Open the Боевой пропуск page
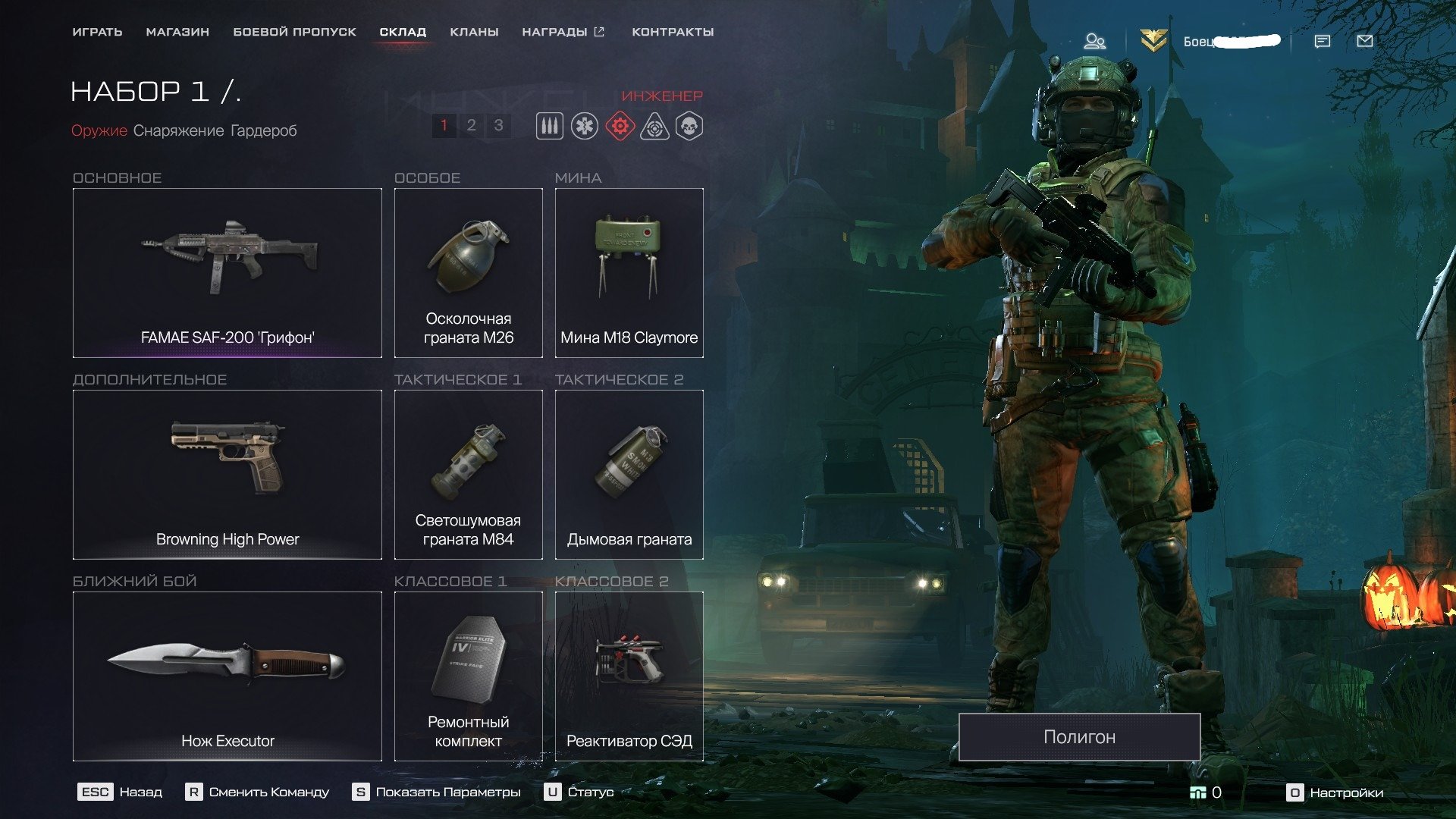The width and height of the screenshot is (1456, 819). (294, 32)
